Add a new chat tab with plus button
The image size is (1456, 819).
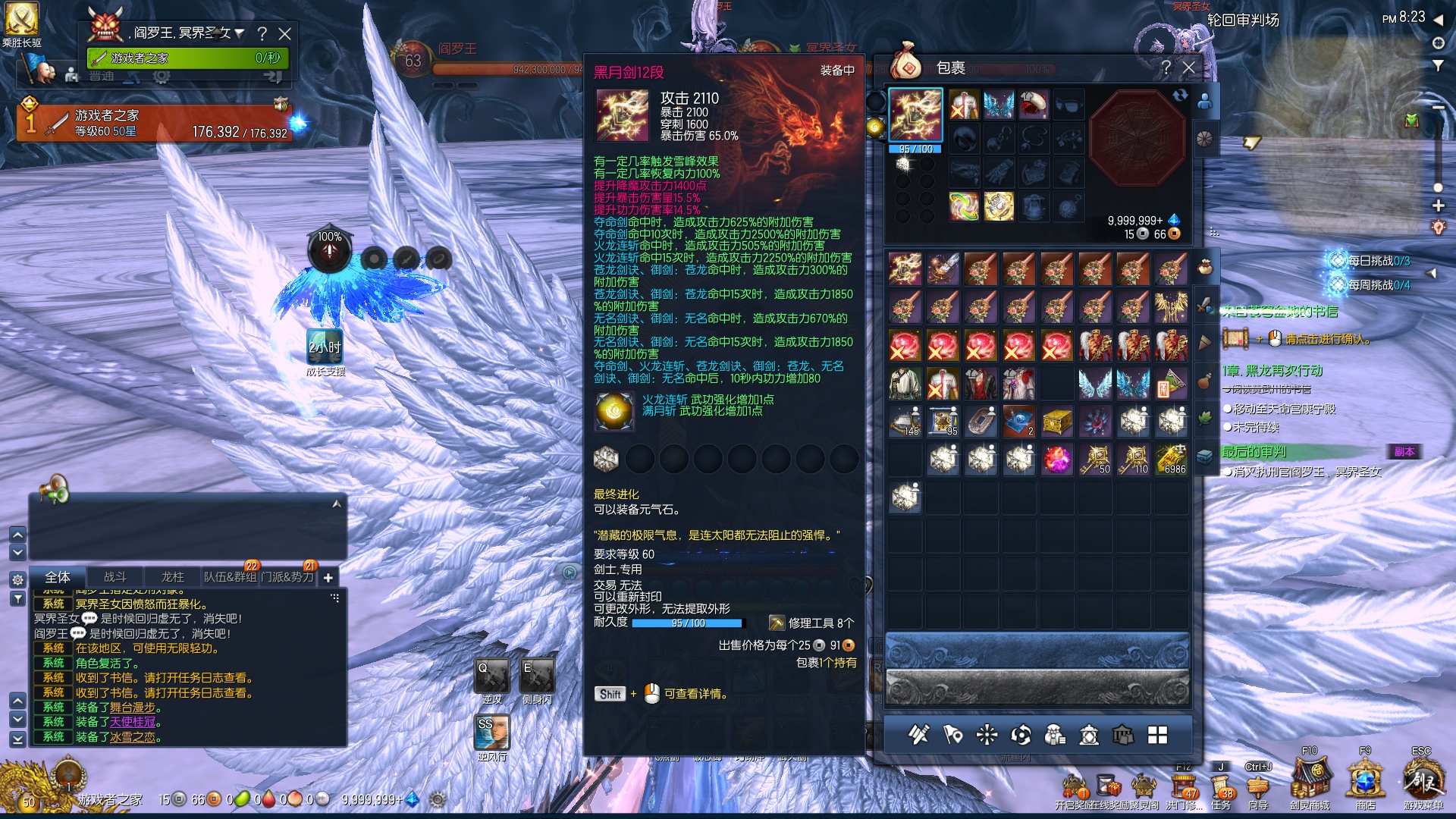[328, 578]
